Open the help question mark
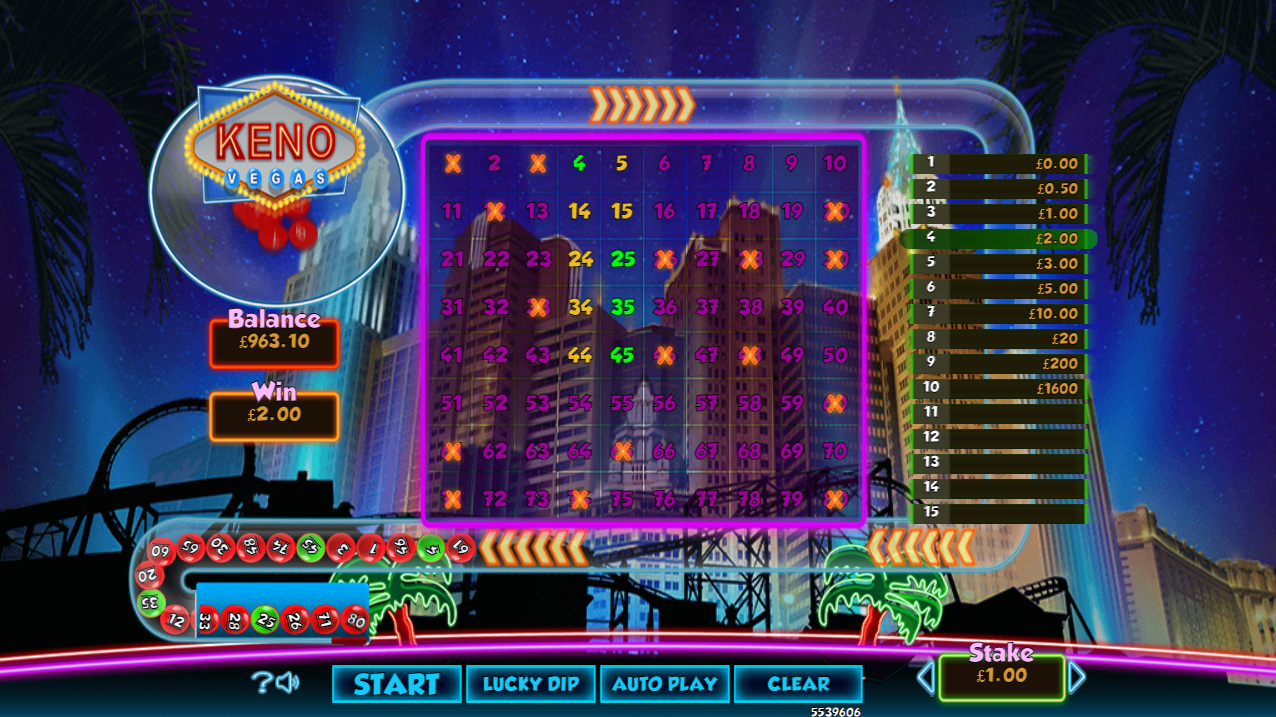Screen dimensions: 1276x717 [260, 683]
